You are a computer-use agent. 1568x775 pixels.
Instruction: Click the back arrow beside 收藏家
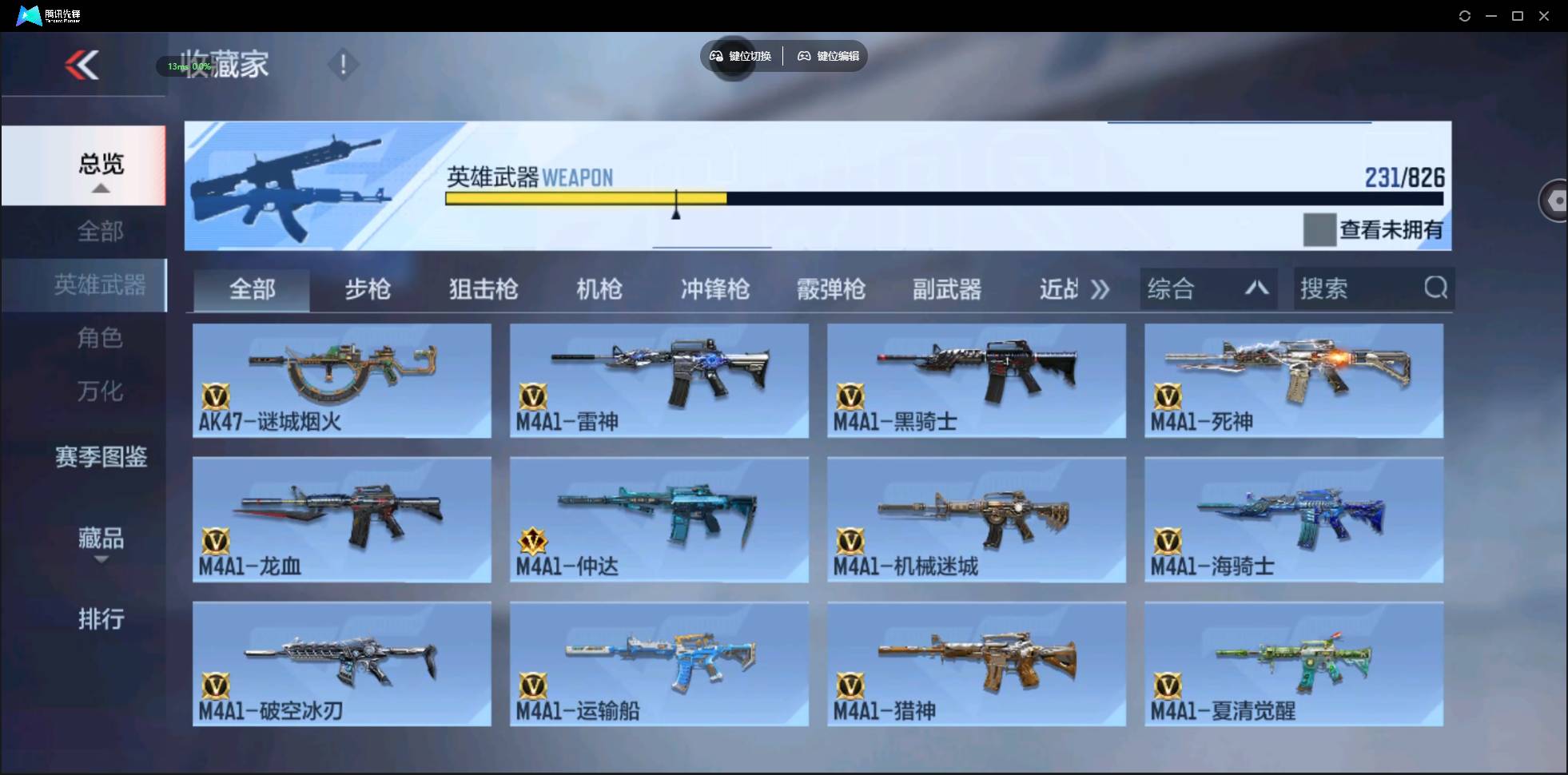tap(83, 65)
